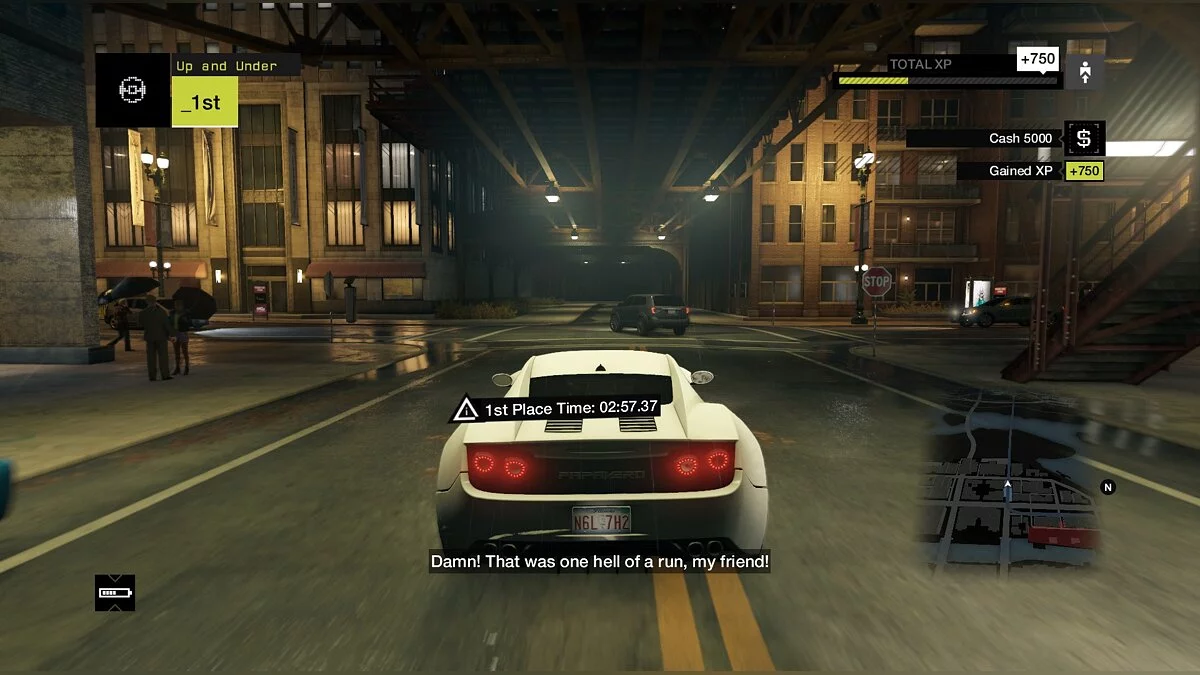The width and height of the screenshot is (1200, 675).
Task: Click the skill figure icon beside Total XP
Action: coord(1085,72)
